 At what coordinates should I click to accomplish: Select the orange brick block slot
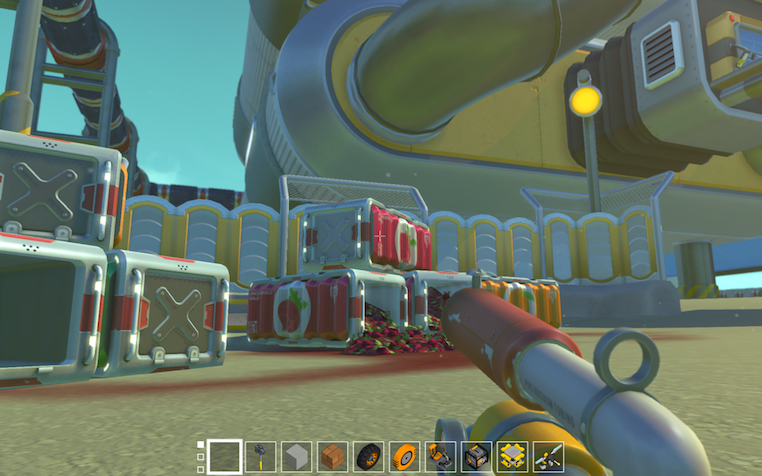coord(333,457)
